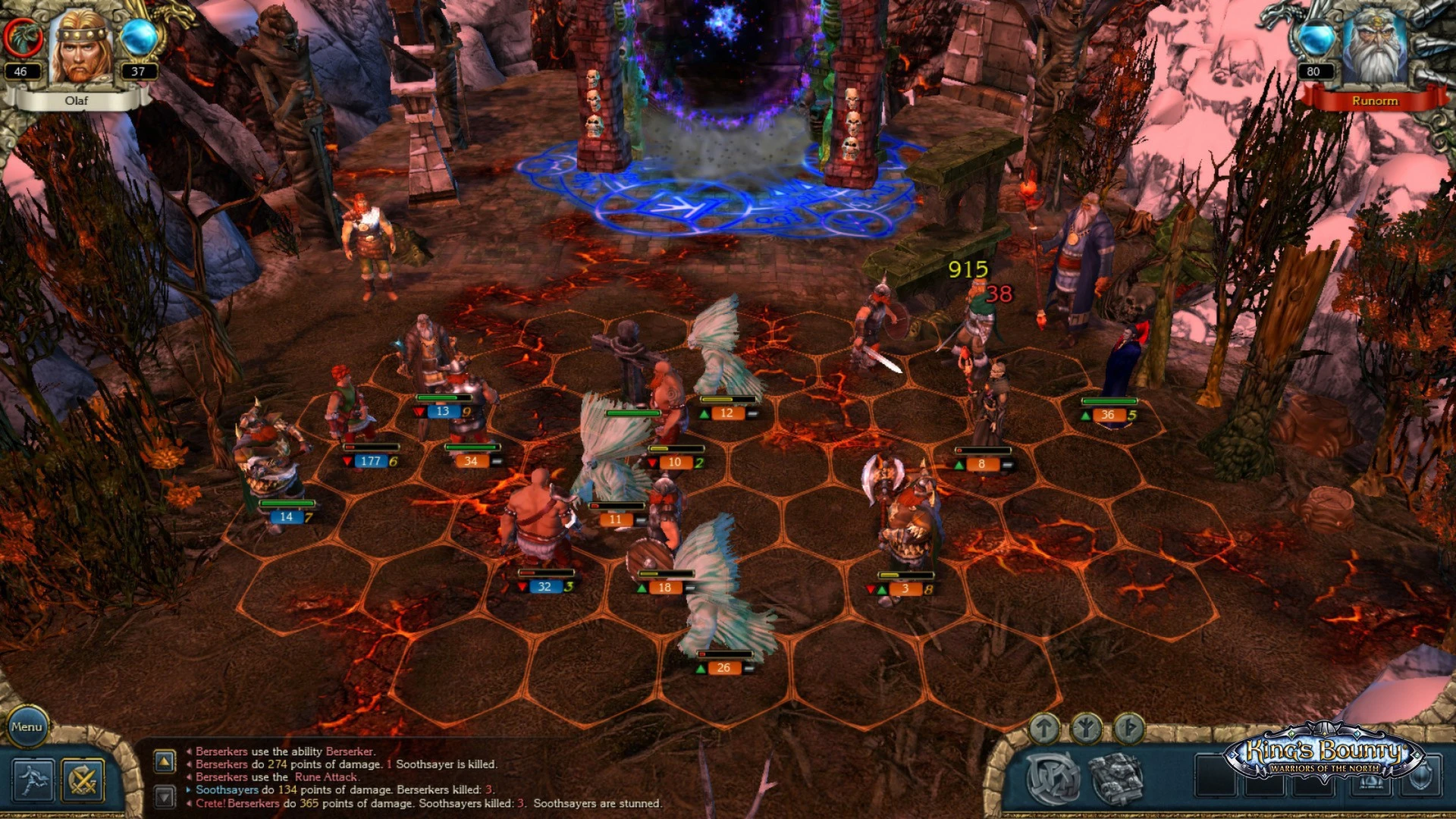Open the round Menu button
The width and height of the screenshot is (1456, 819).
point(27,726)
